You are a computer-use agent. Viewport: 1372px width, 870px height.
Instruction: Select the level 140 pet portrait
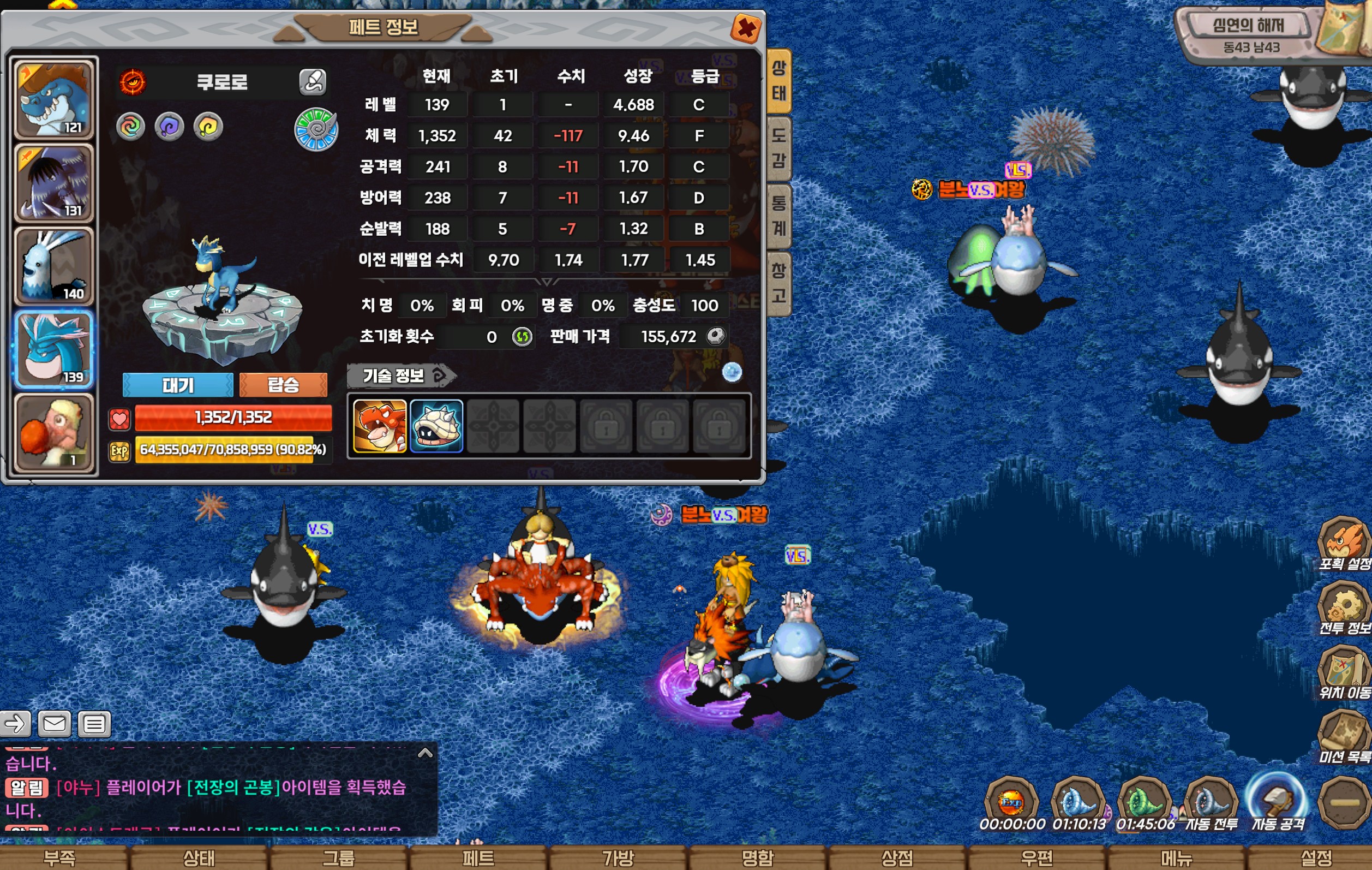[54, 266]
